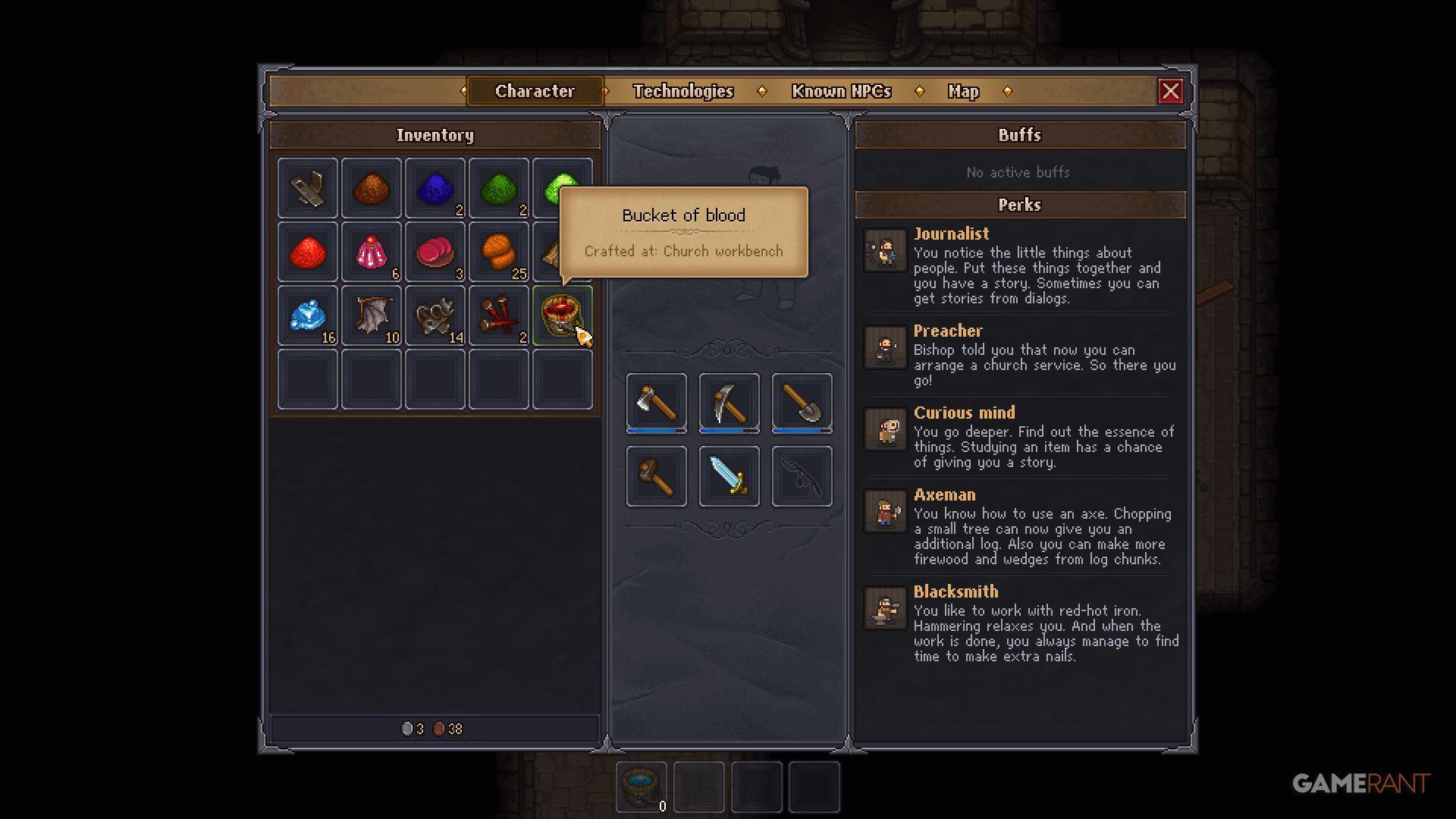1456x819 pixels.
Task: Show the Map tab
Action: click(963, 91)
